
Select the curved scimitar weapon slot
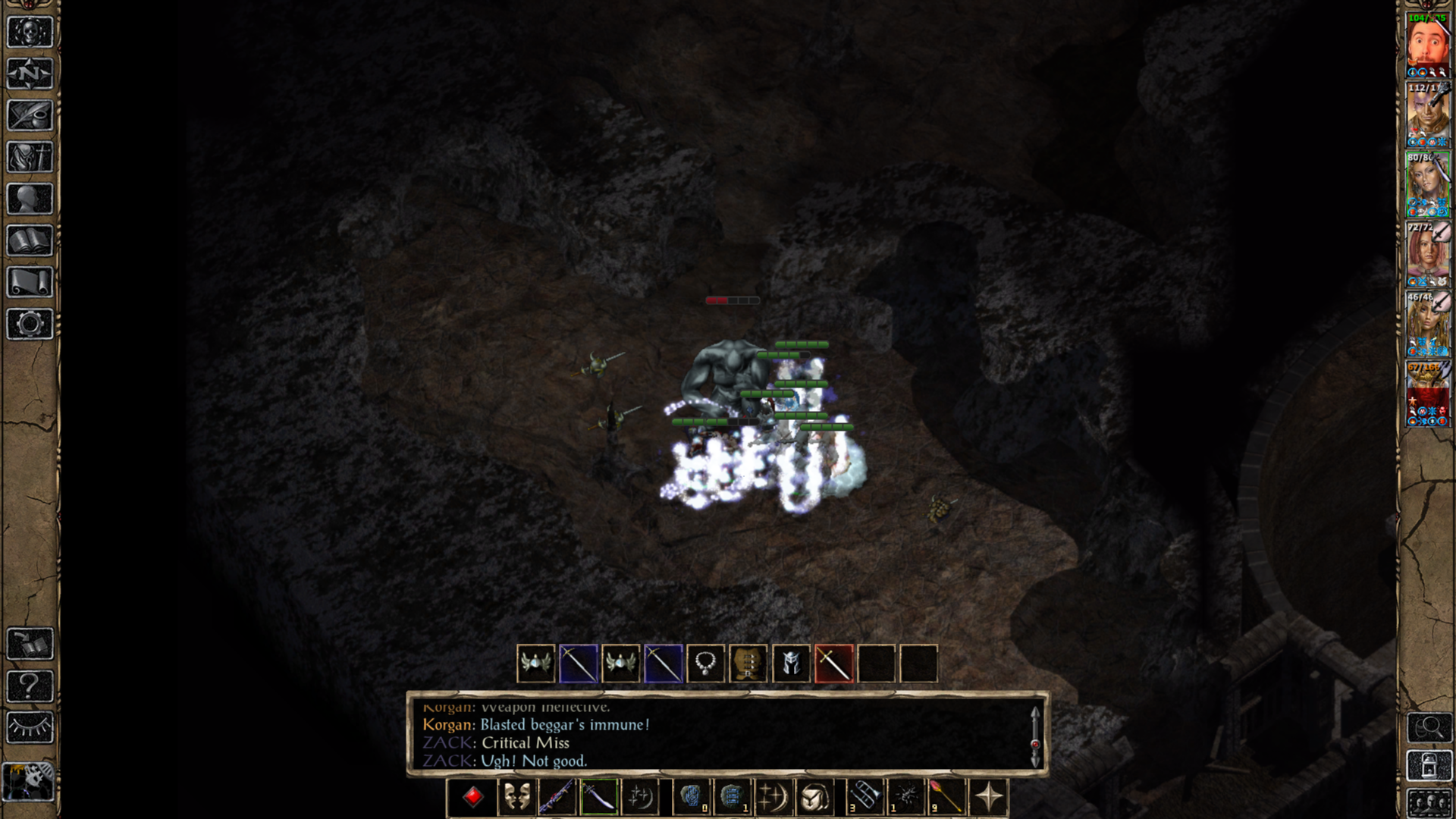[x=599, y=797]
